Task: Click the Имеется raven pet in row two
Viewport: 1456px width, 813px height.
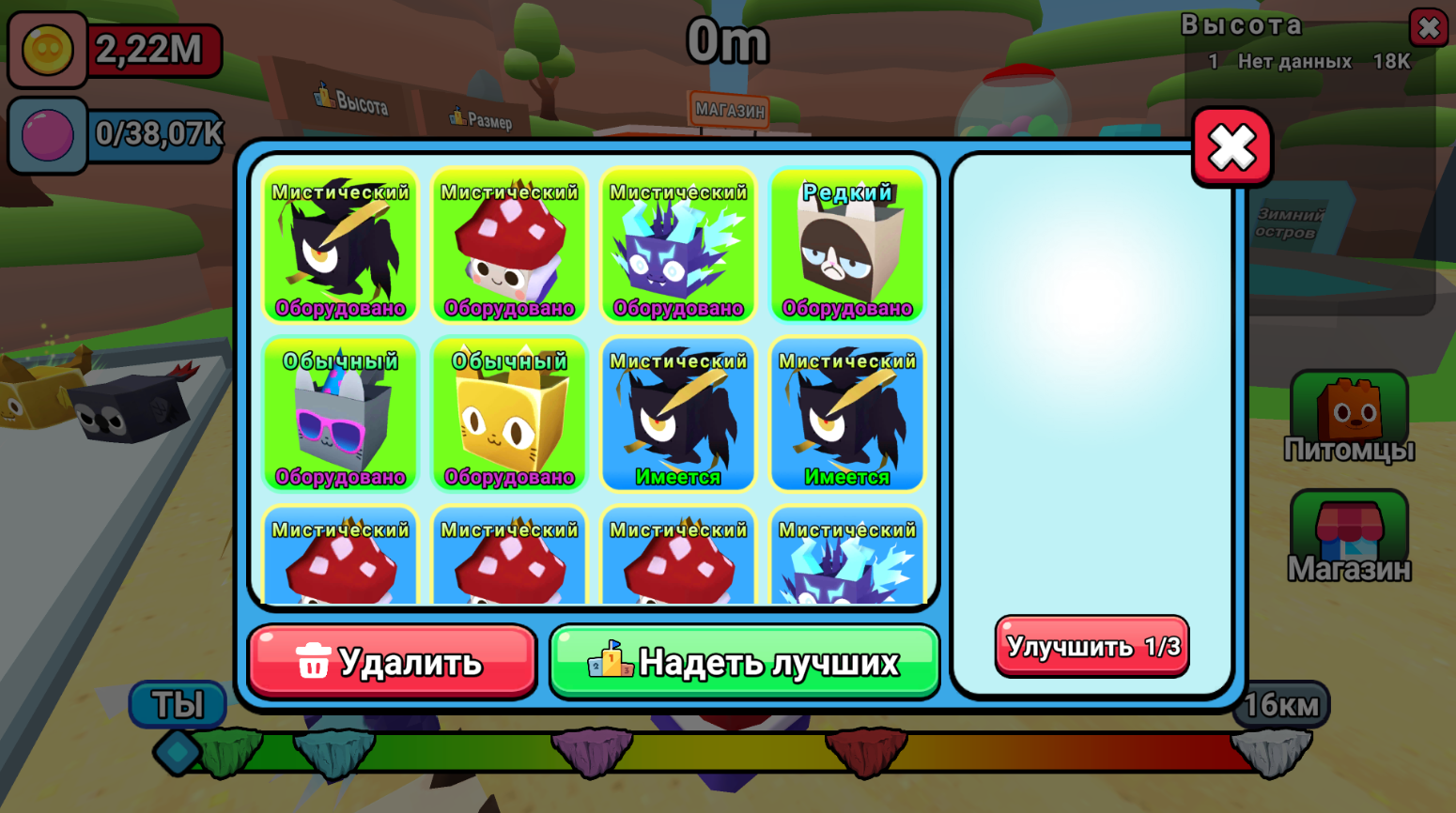Action: coord(677,415)
